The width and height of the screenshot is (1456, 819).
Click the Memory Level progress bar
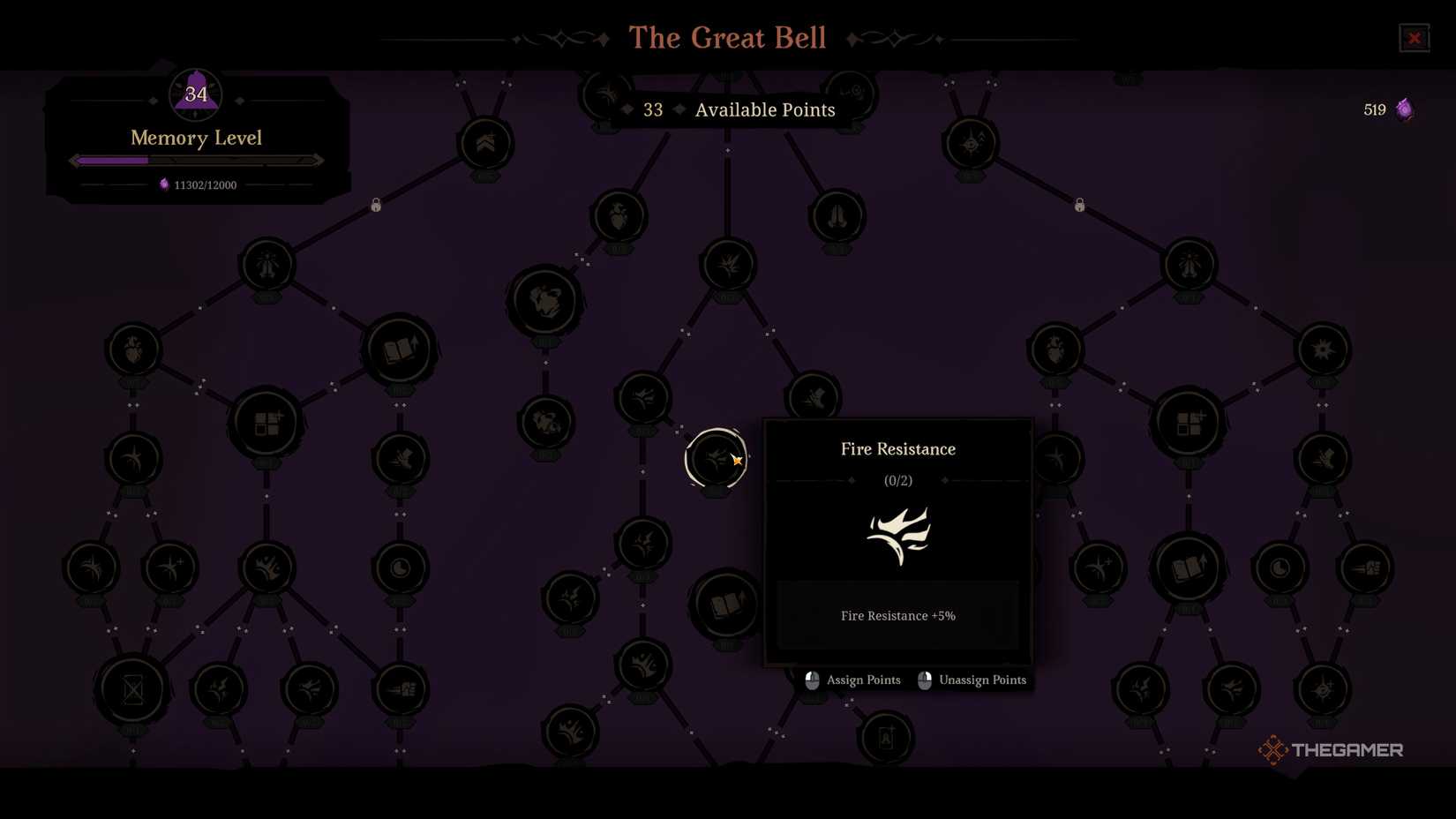click(x=195, y=160)
